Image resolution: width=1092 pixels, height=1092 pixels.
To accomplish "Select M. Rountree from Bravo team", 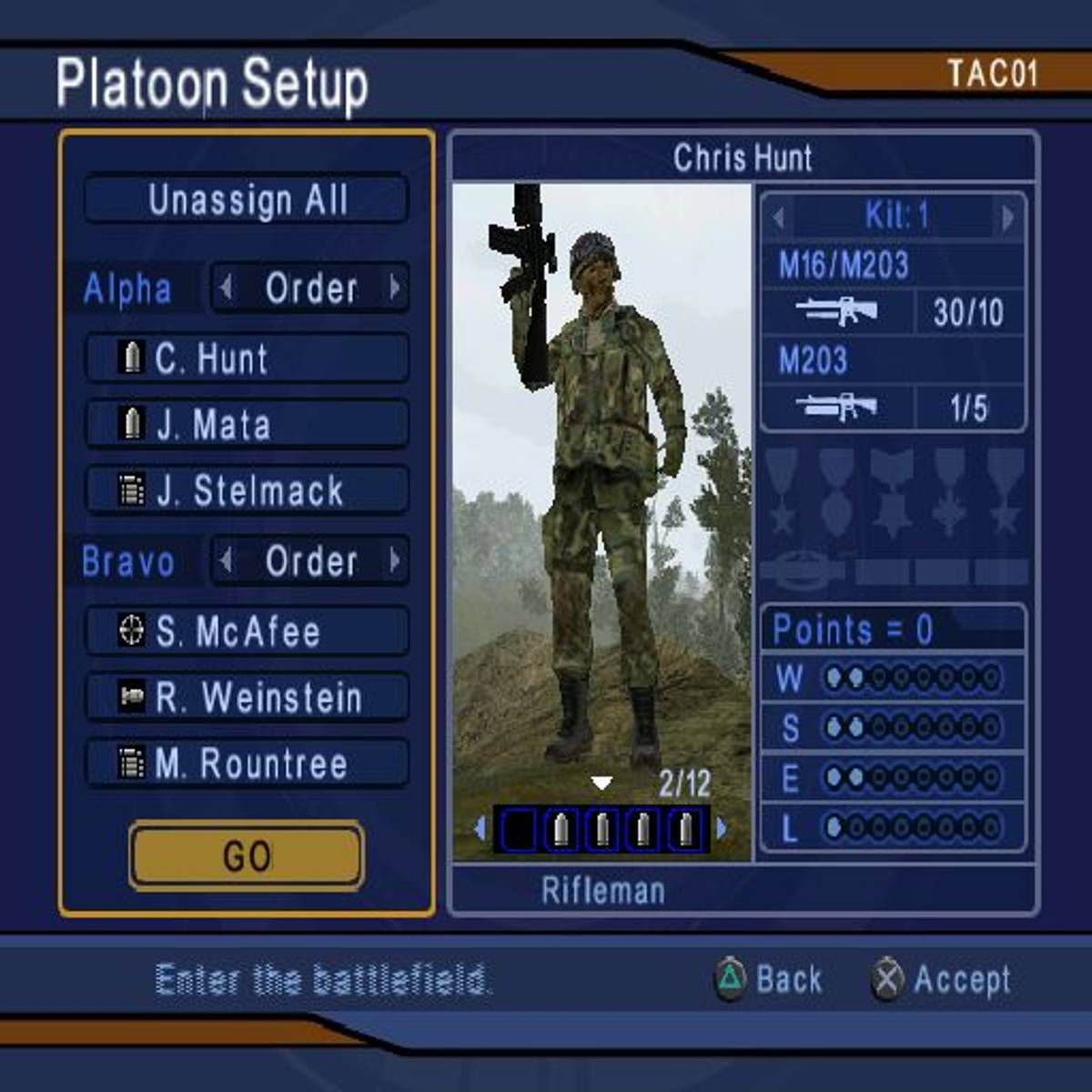I will pos(247,763).
